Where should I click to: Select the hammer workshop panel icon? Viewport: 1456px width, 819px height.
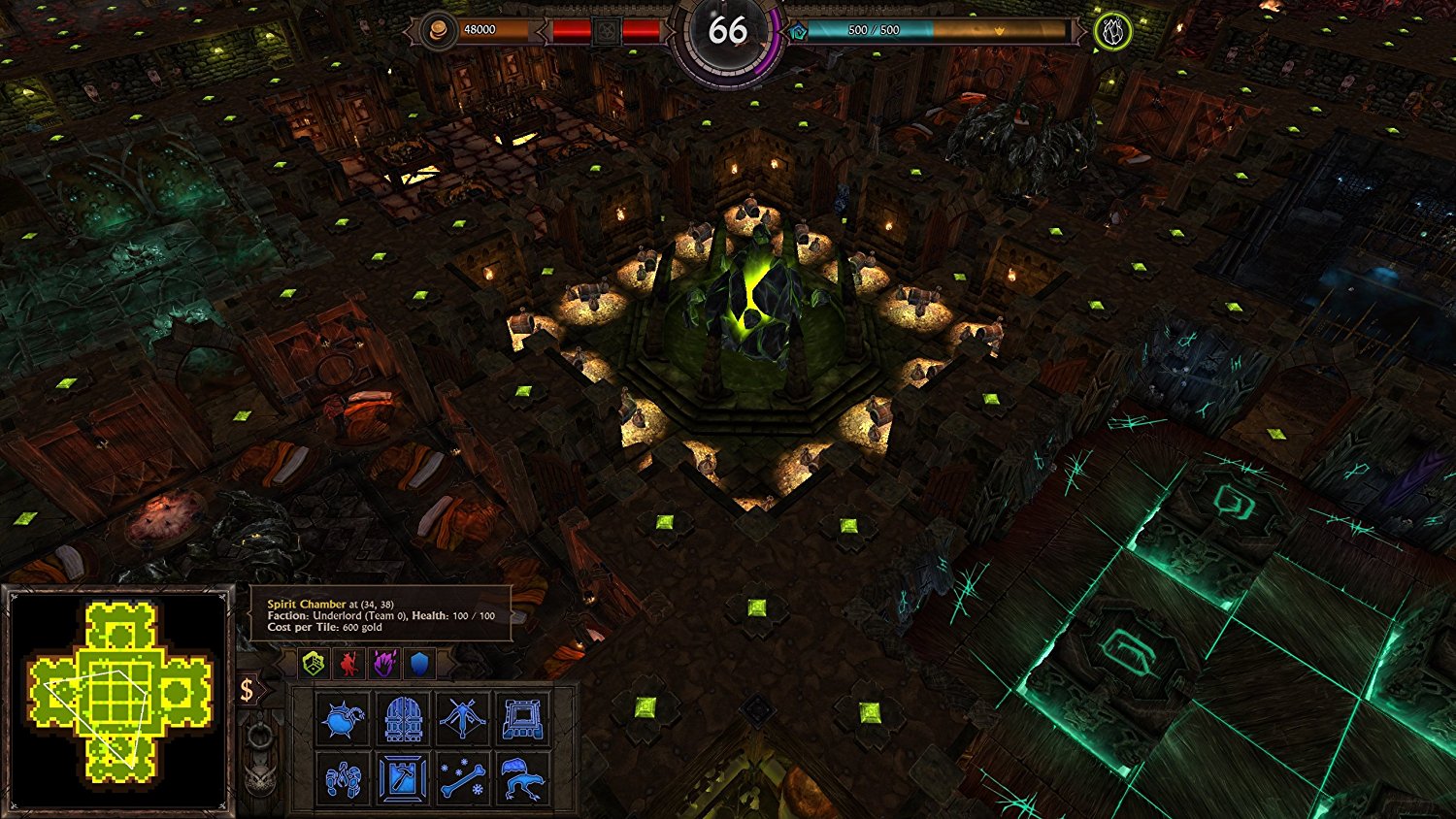401,778
